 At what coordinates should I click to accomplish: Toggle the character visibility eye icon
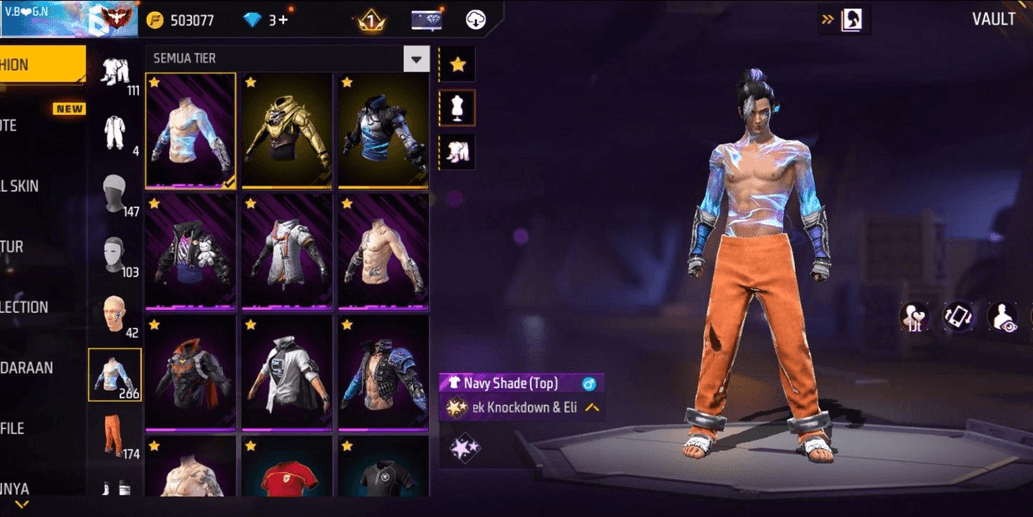tap(1002, 317)
